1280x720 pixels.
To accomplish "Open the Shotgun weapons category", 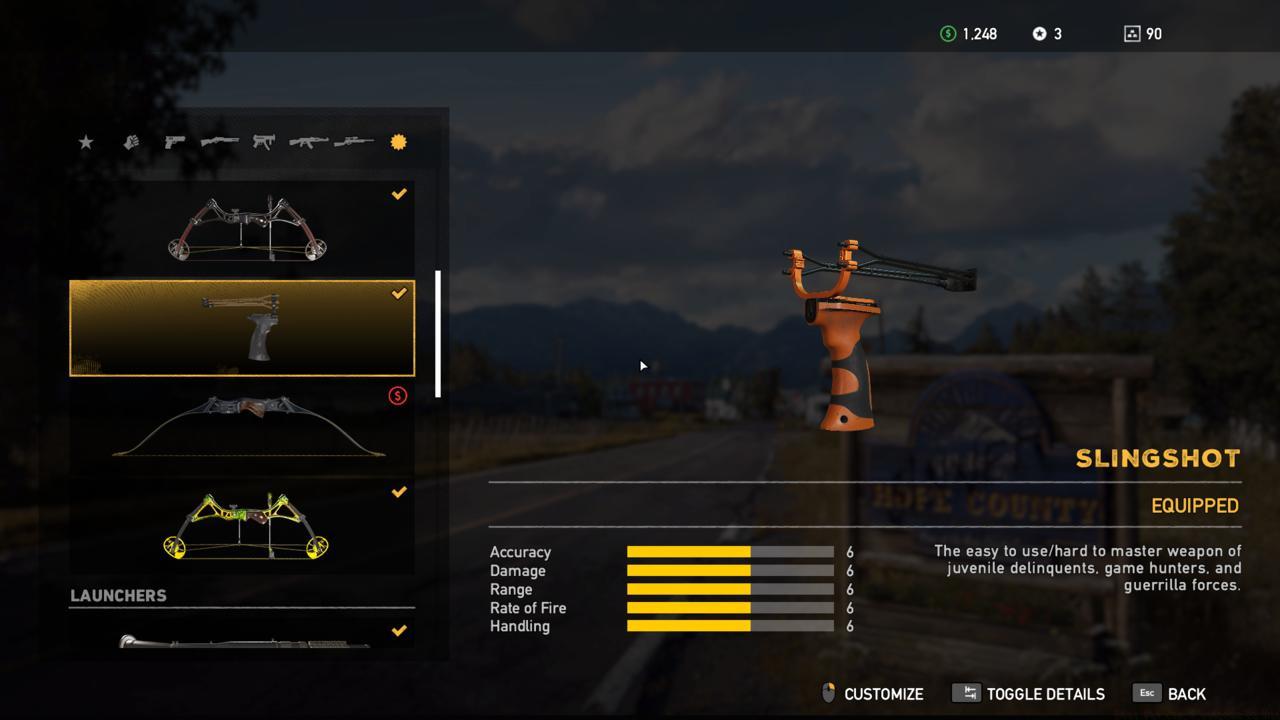I will (x=218, y=142).
